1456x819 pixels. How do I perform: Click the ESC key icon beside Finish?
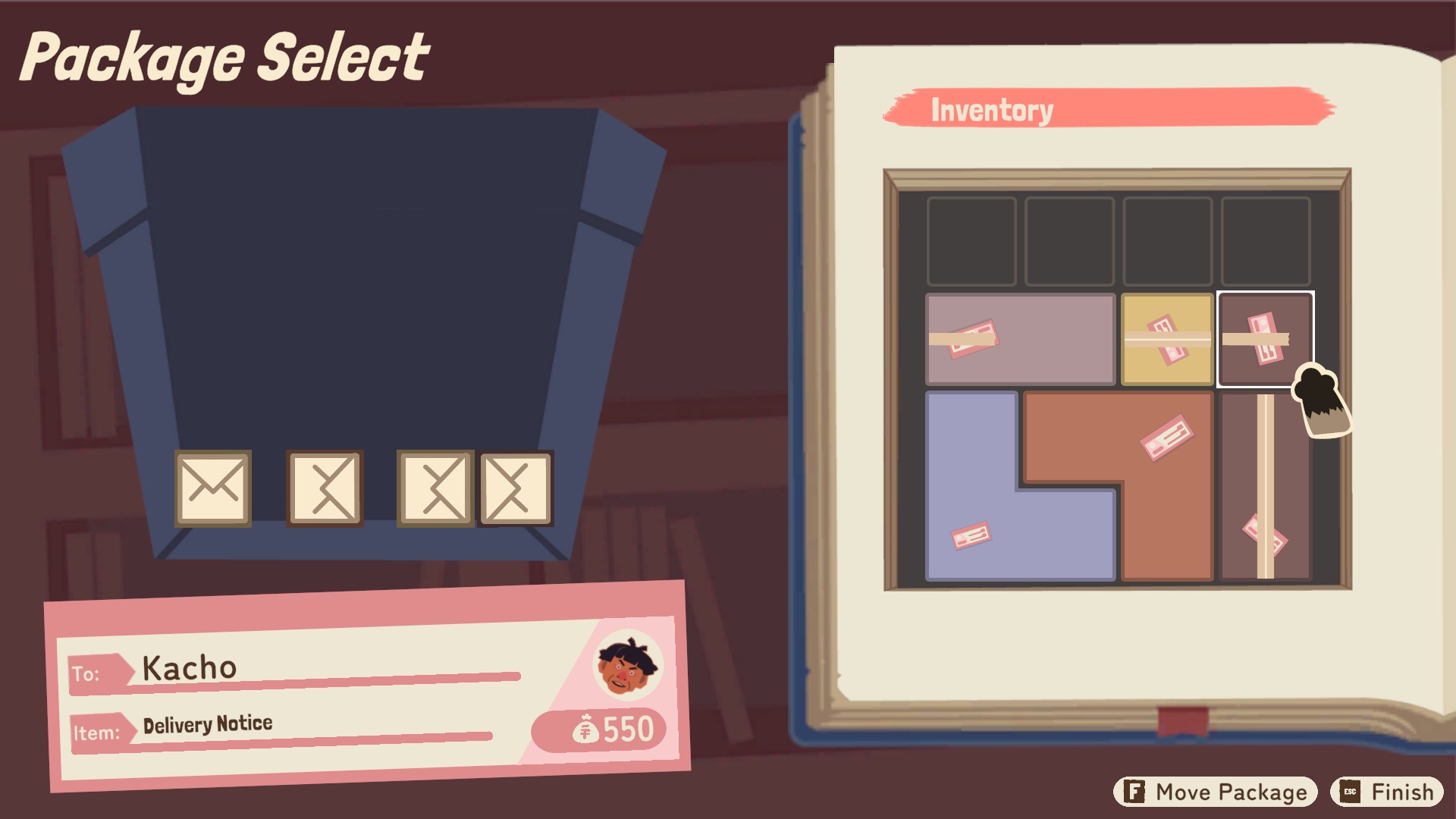[x=1349, y=791]
